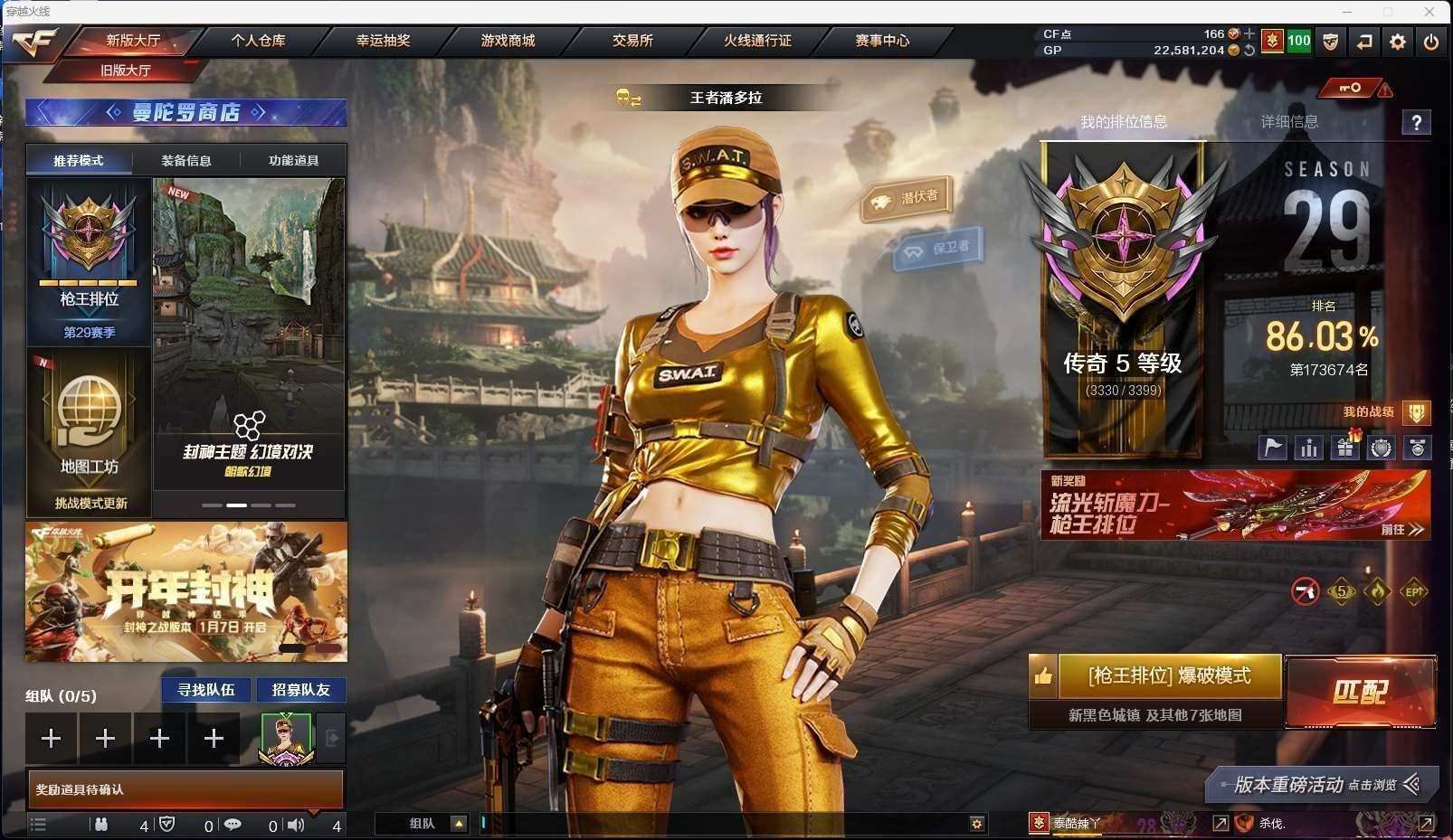Viewport: 1453px width, 840px height.
Task: Select the 功能道具 tab
Action: [x=293, y=161]
